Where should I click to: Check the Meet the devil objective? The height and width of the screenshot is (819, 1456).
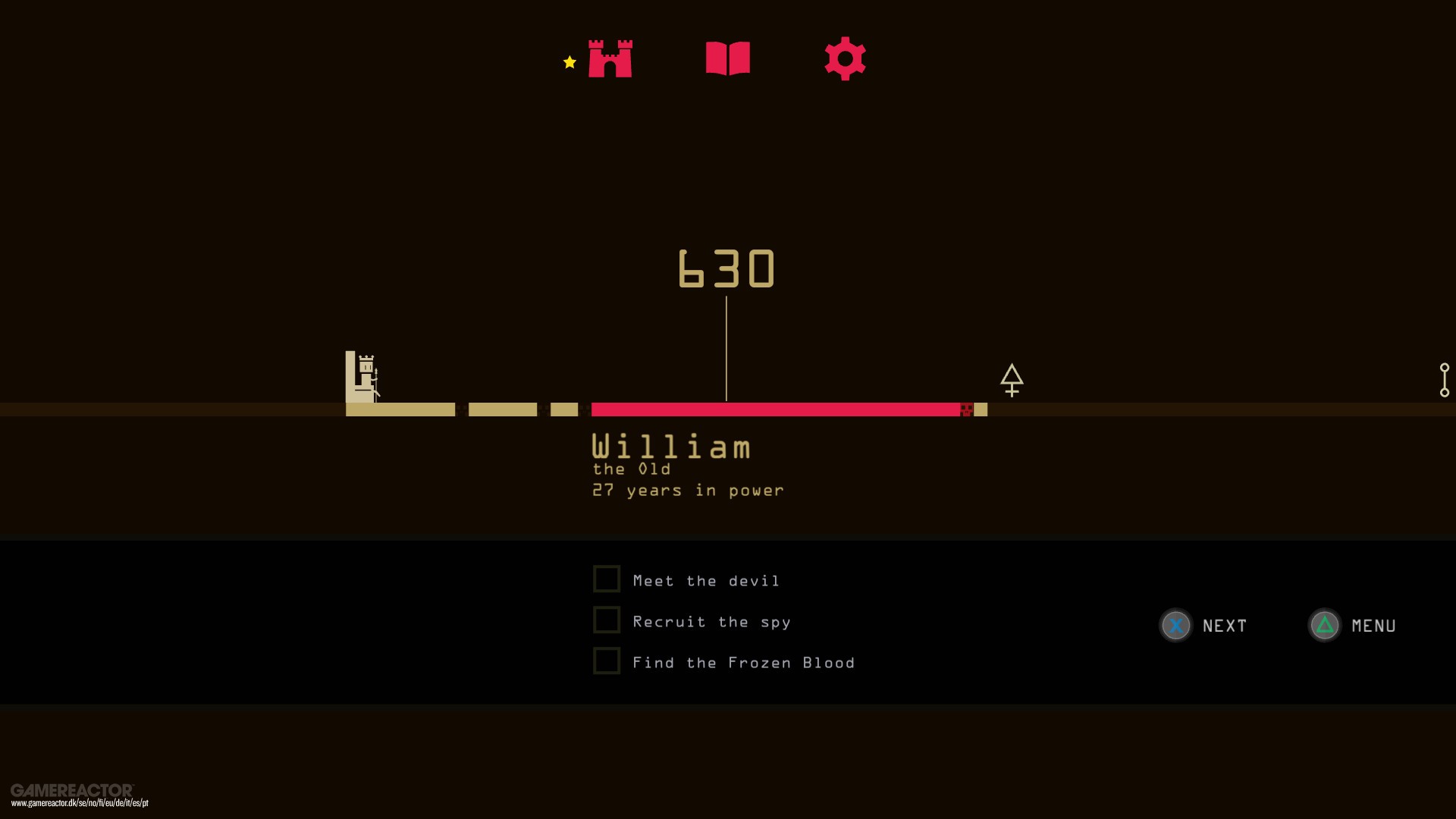coord(607,578)
